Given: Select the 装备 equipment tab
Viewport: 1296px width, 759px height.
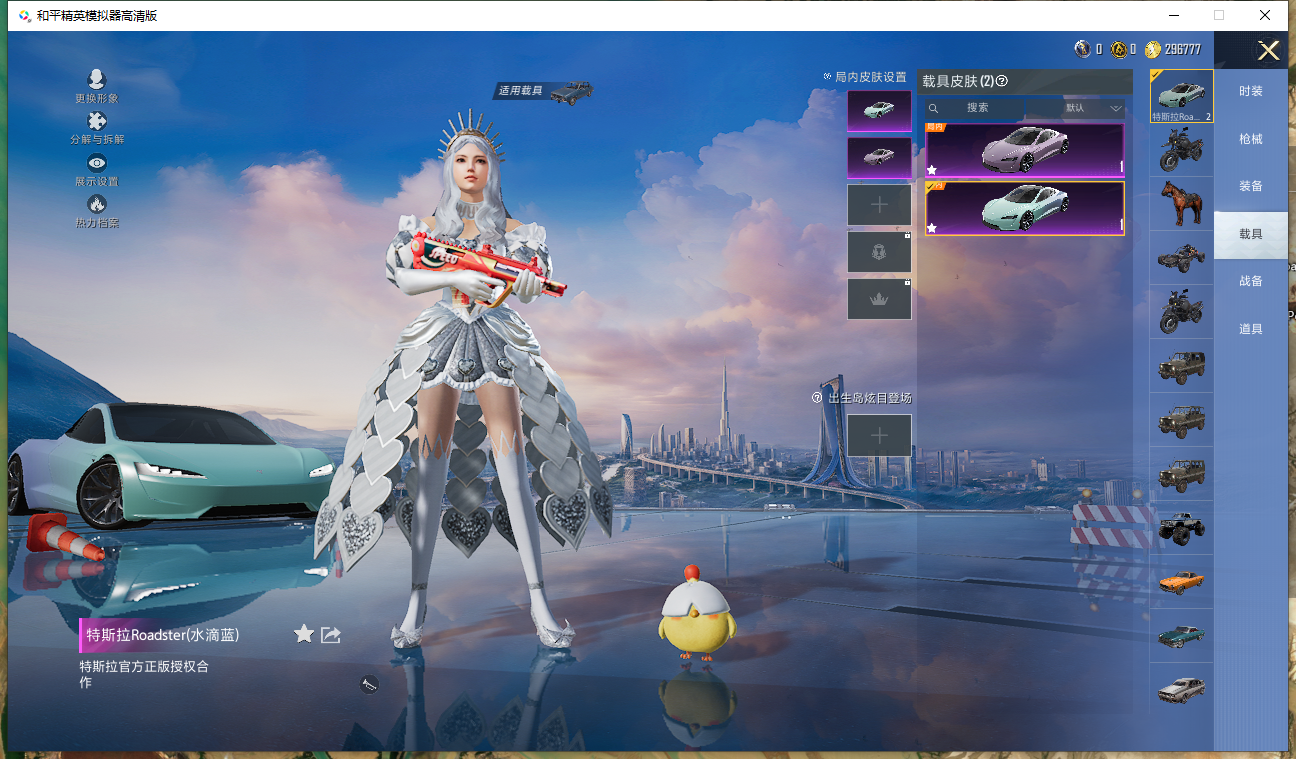Looking at the screenshot, I should (1250, 186).
